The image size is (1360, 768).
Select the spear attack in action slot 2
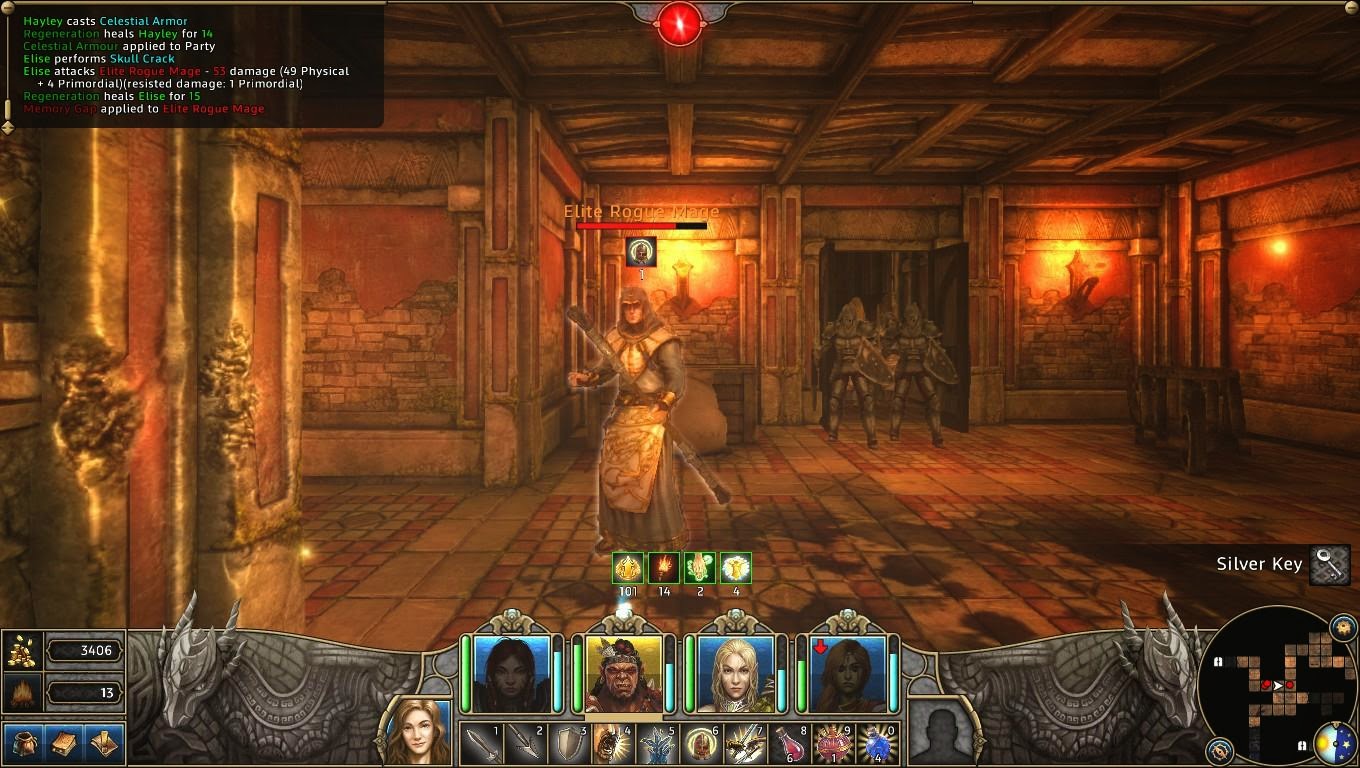[524, 744]
